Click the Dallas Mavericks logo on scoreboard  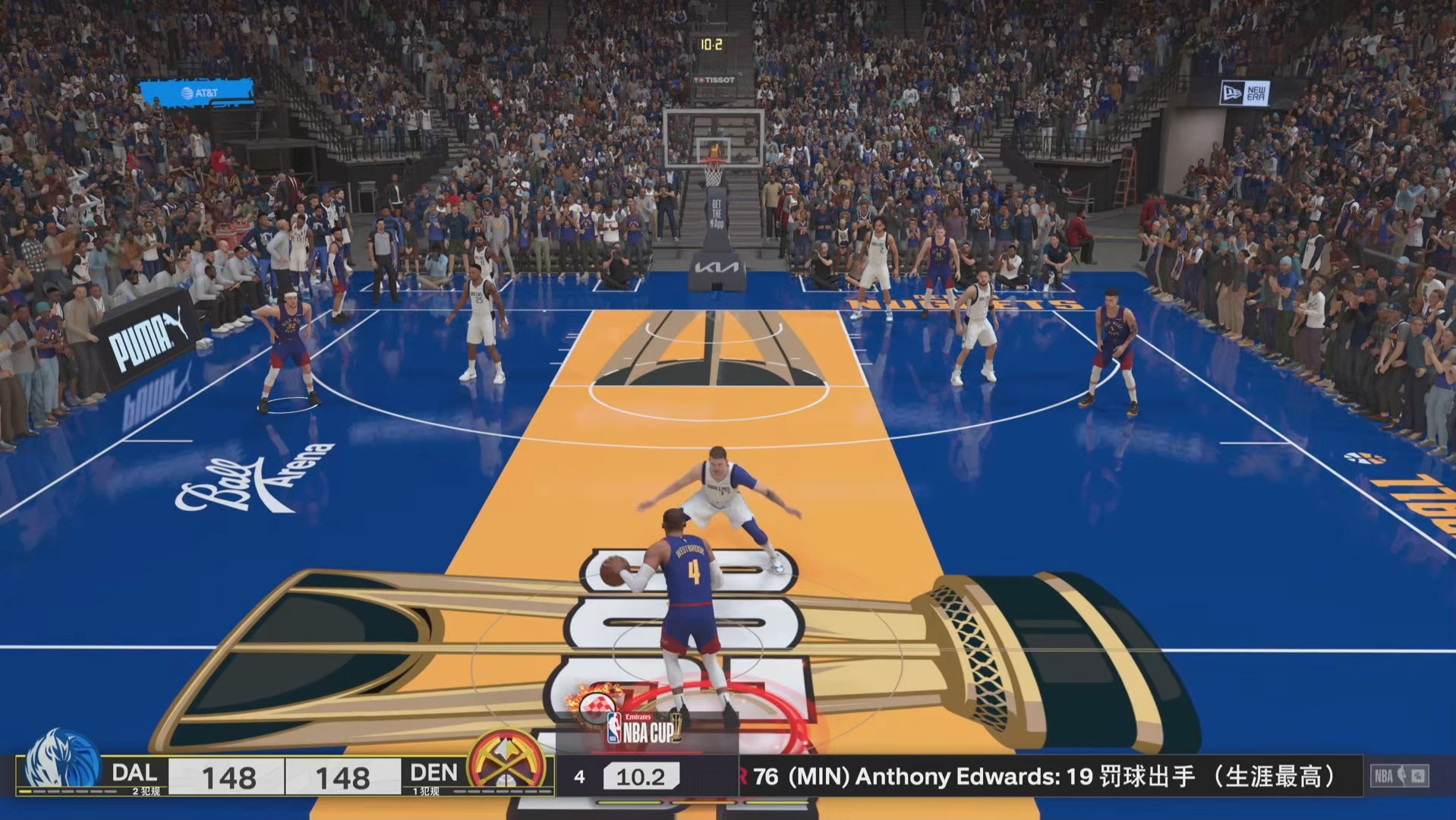pos(61,762)
